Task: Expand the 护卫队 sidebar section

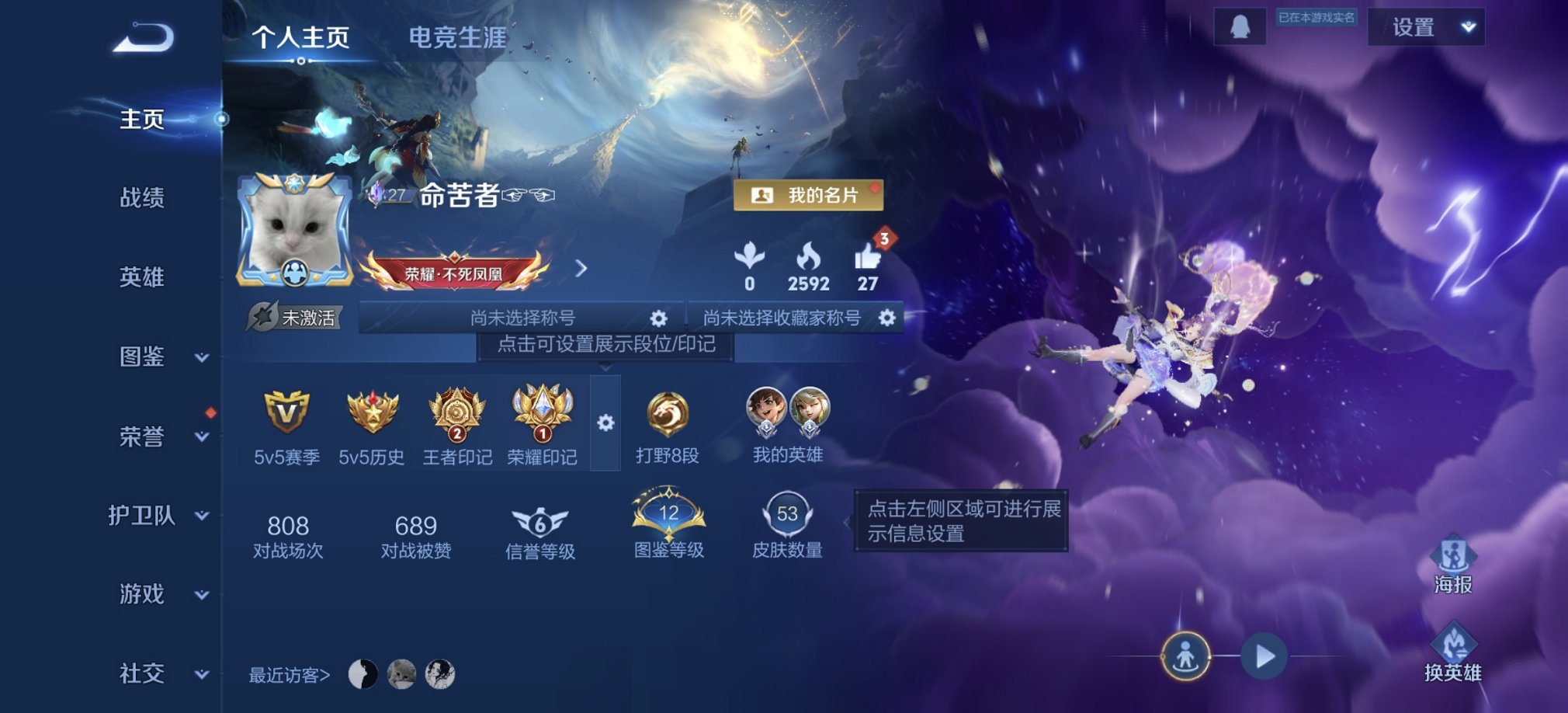Action: tap(203, 514)
